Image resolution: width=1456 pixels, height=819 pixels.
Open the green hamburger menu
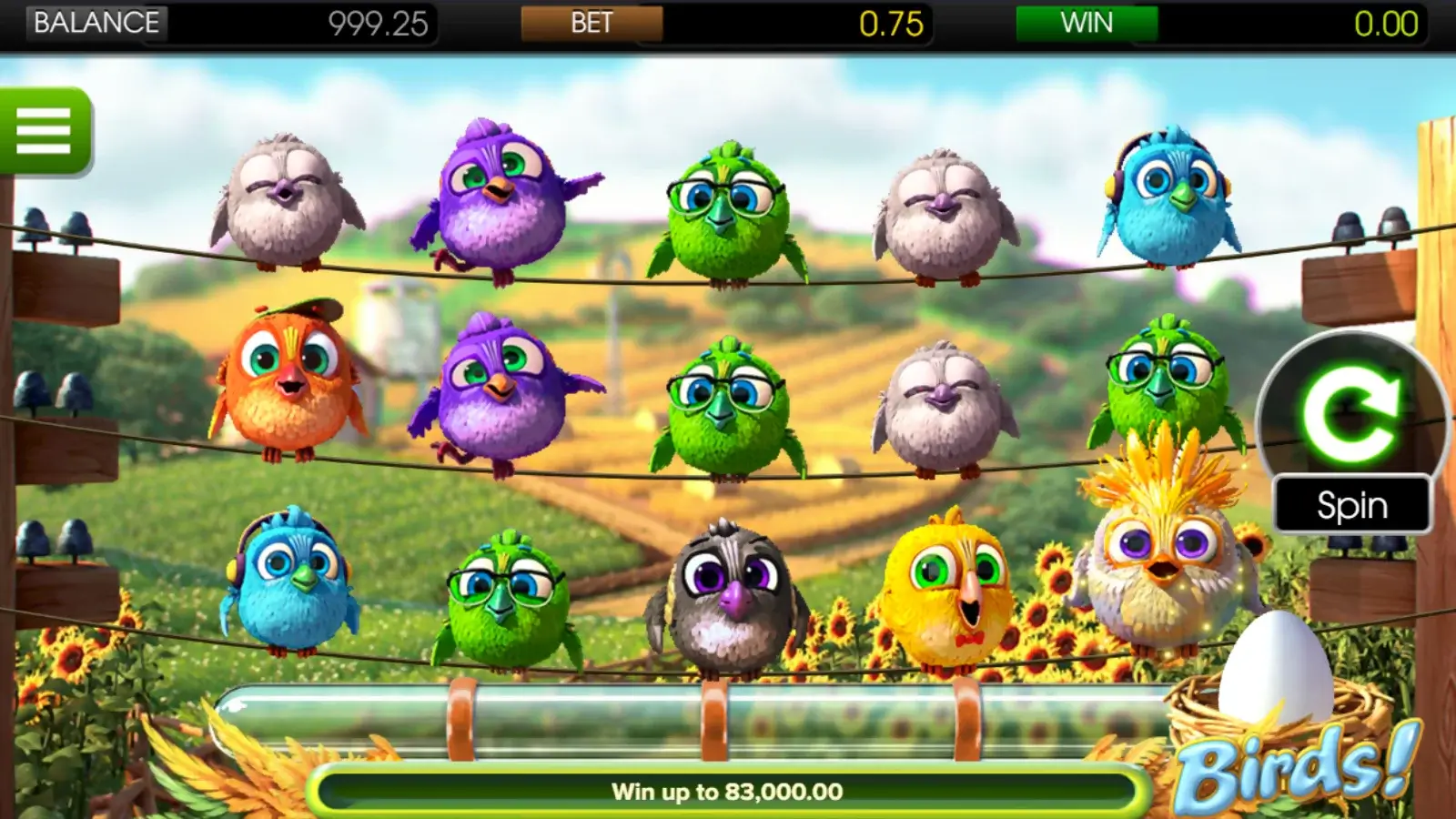[44, 131]
